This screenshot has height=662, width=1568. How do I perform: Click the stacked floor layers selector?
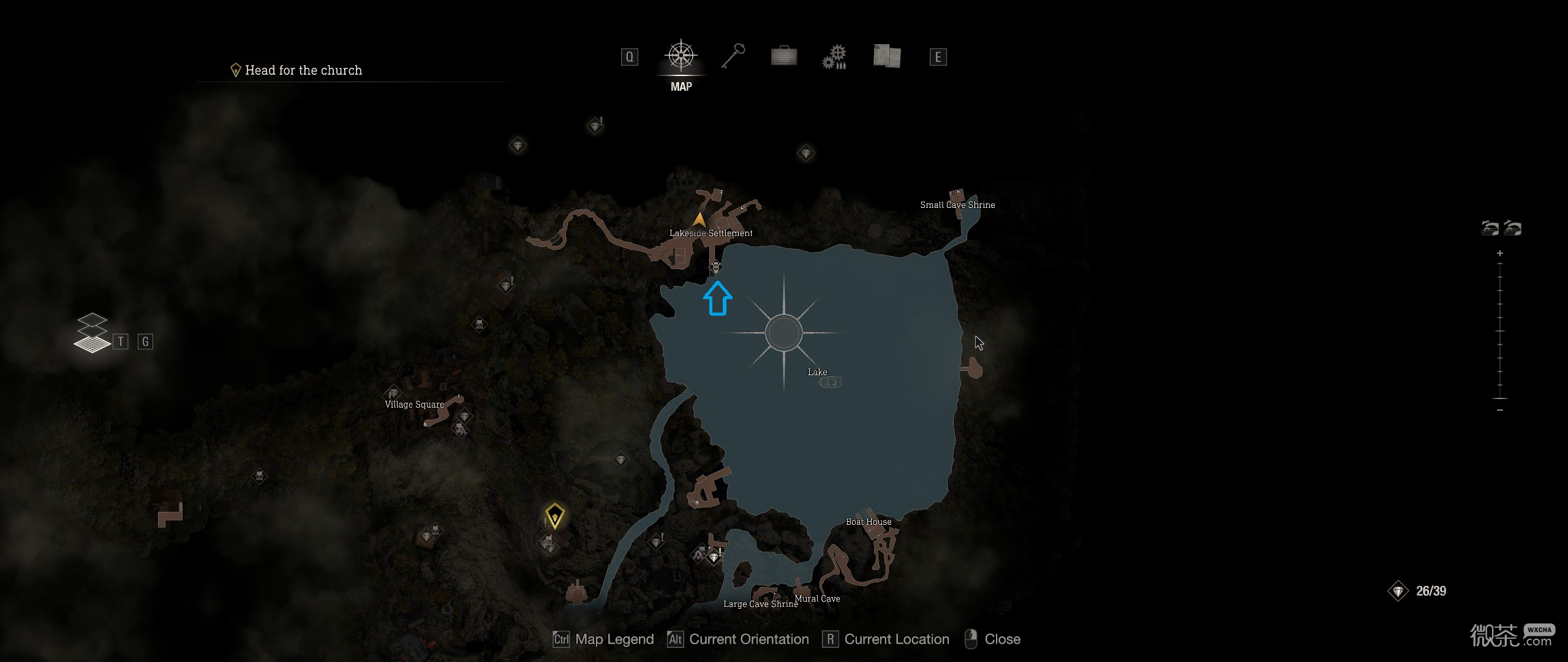coord(92,334)
